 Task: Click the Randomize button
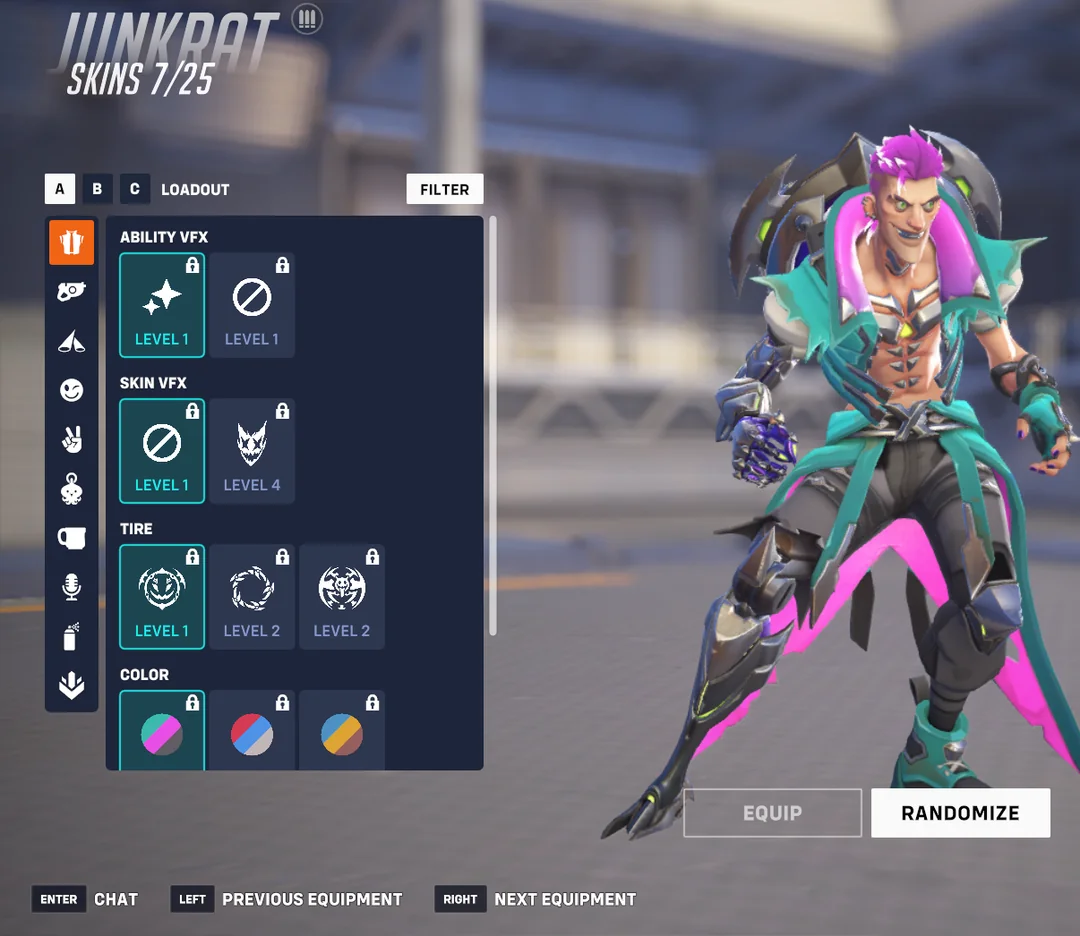tap(960, 813)
